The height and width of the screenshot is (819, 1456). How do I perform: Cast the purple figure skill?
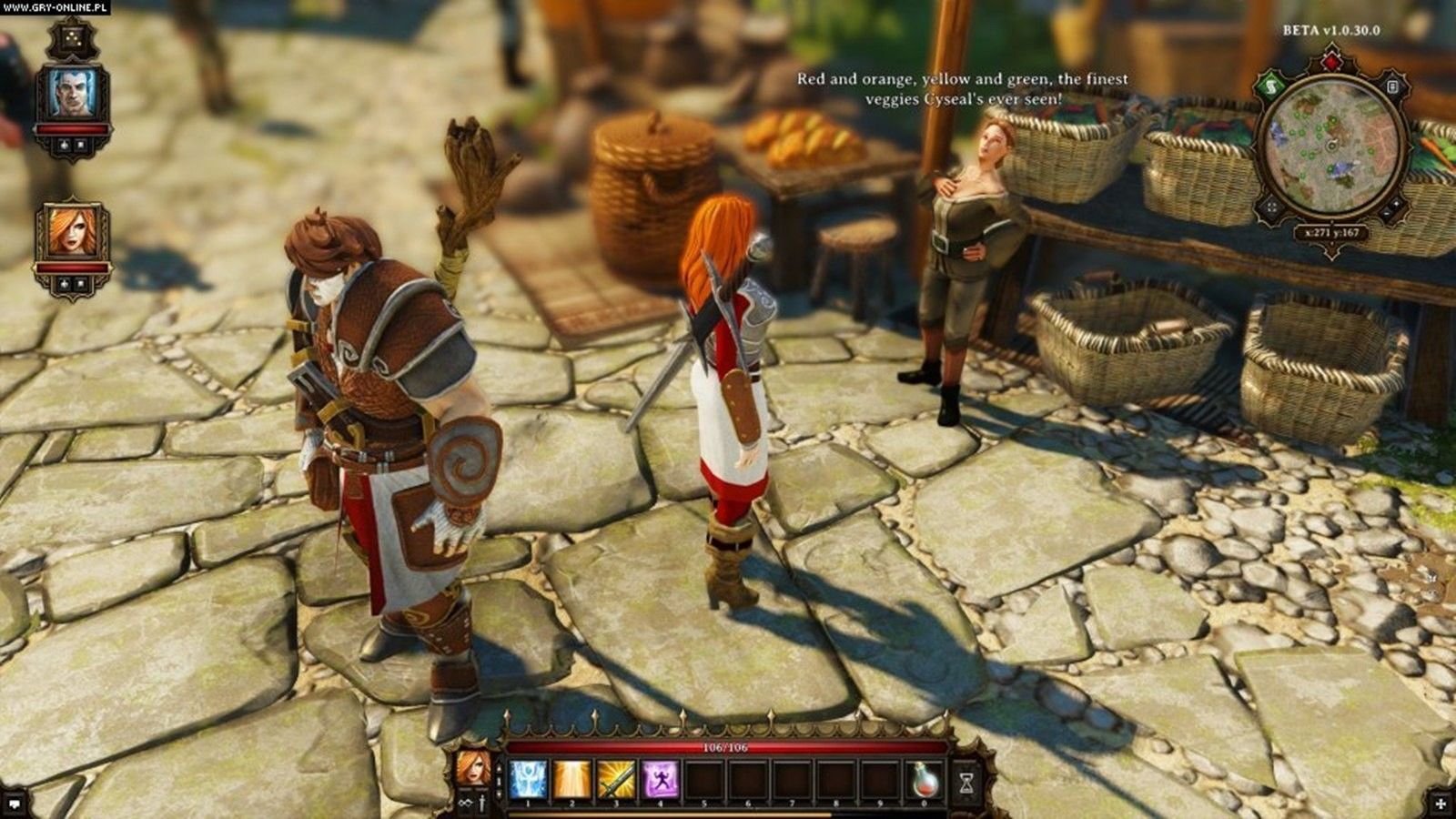661,781
